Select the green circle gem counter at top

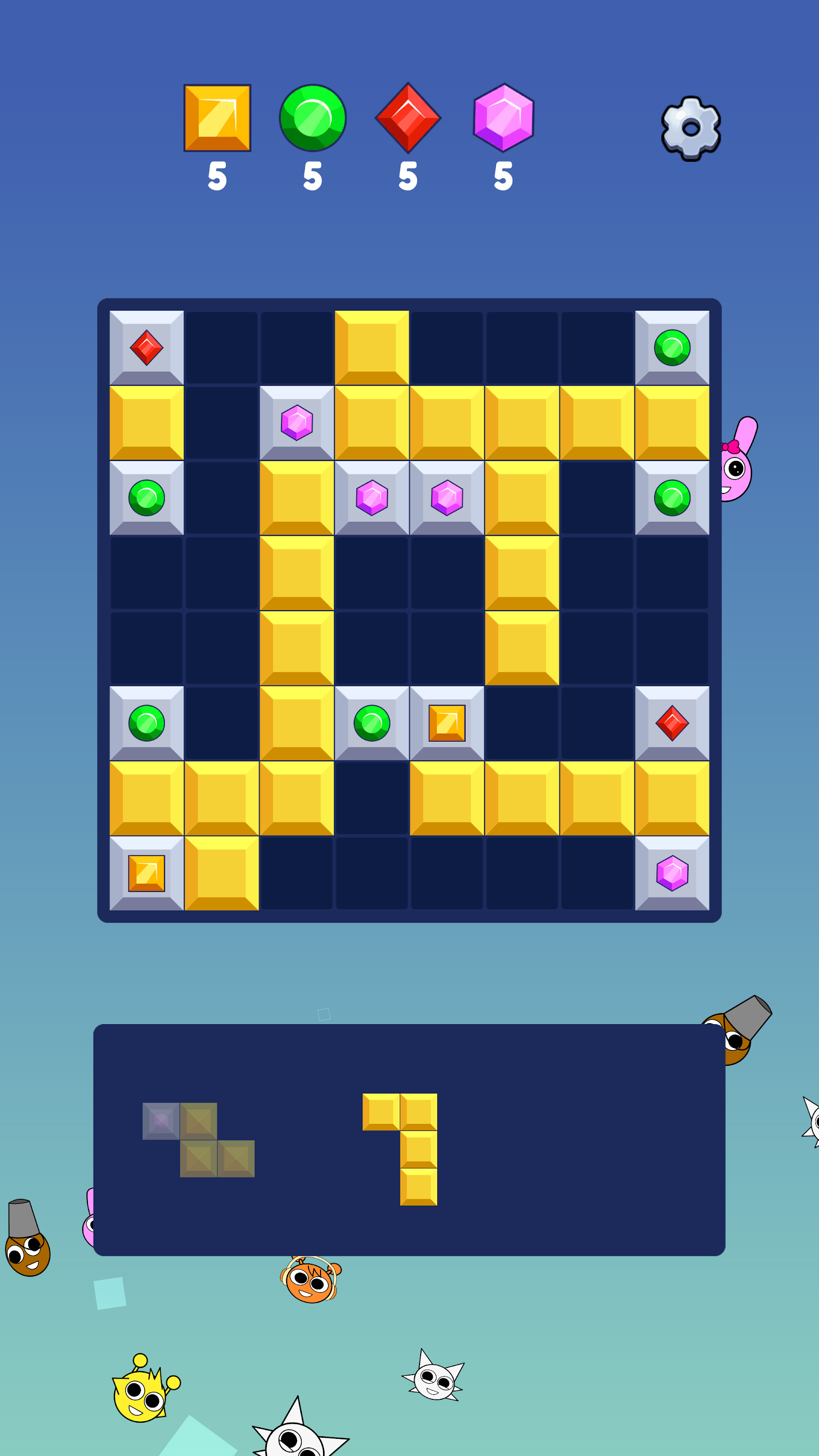pyautogui.click(x=312, y=119)
